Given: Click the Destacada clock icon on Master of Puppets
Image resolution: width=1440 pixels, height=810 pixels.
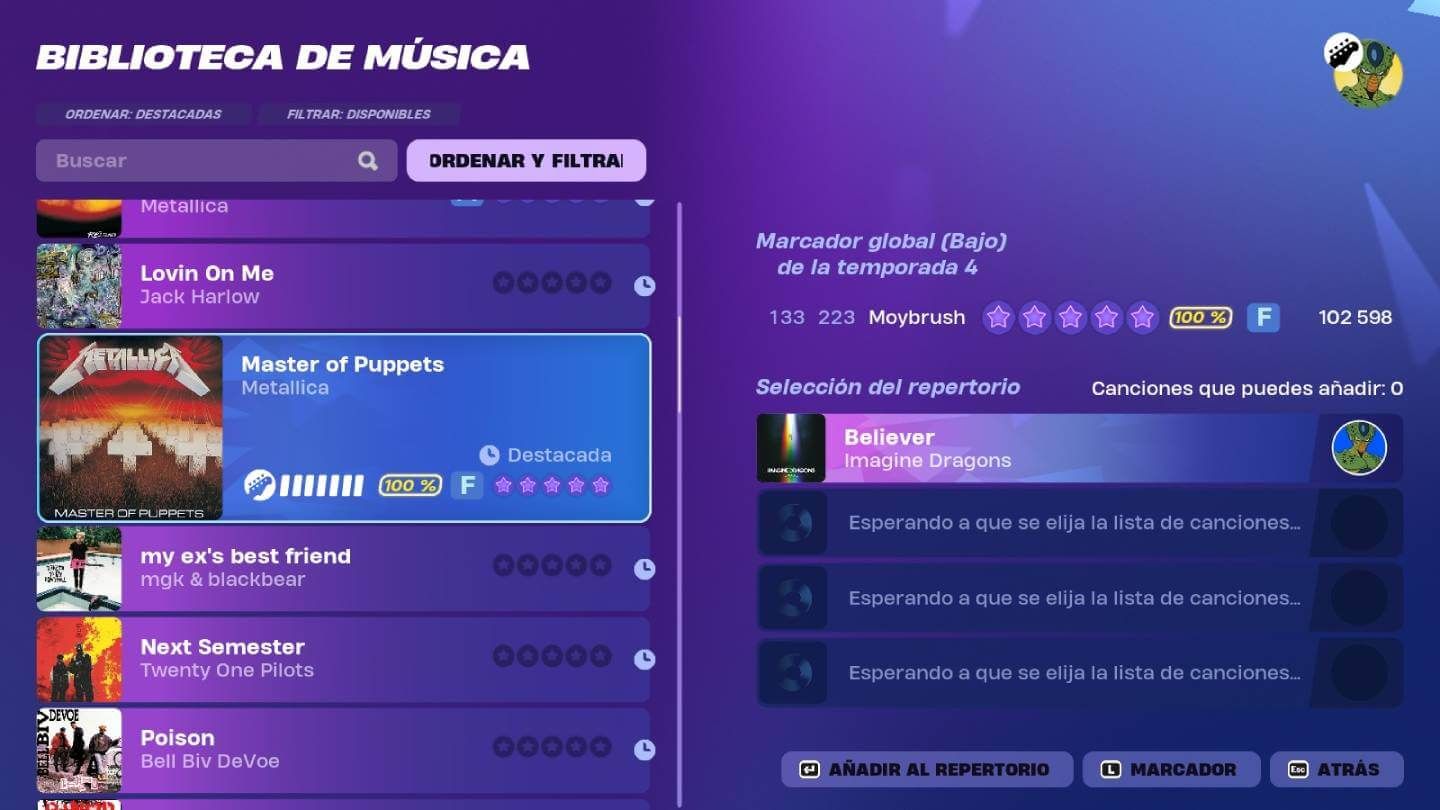Looking at the screenshot, I should pyautogui.click(x=488, y=455).
